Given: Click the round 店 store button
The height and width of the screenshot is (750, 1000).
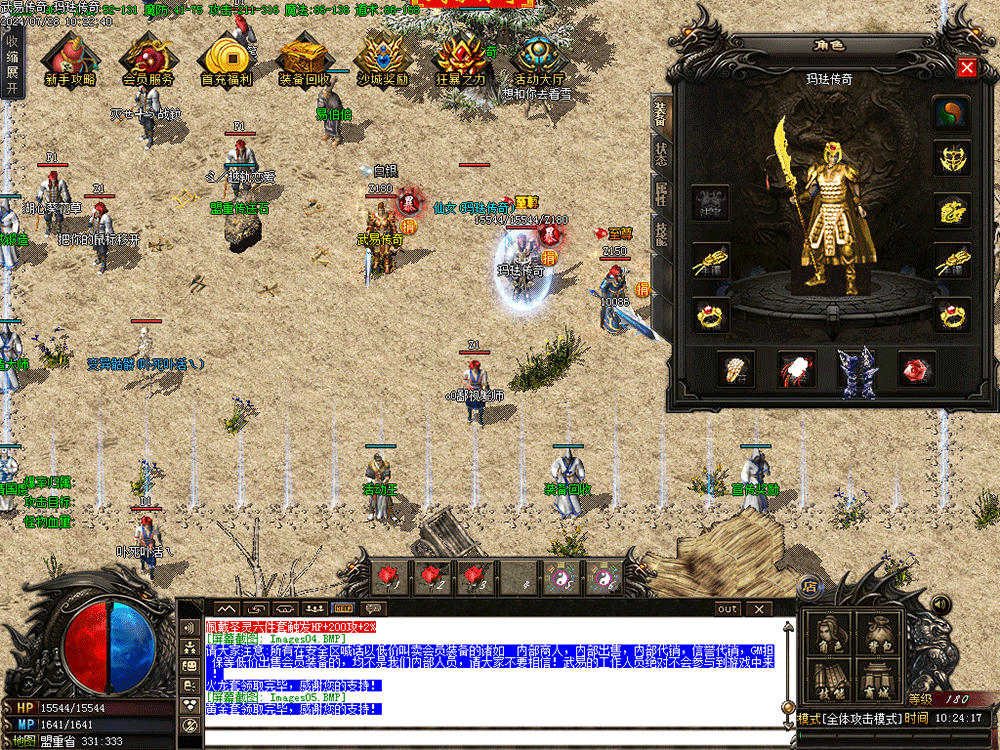Looking at the screenshot, I should pos(809,587).
